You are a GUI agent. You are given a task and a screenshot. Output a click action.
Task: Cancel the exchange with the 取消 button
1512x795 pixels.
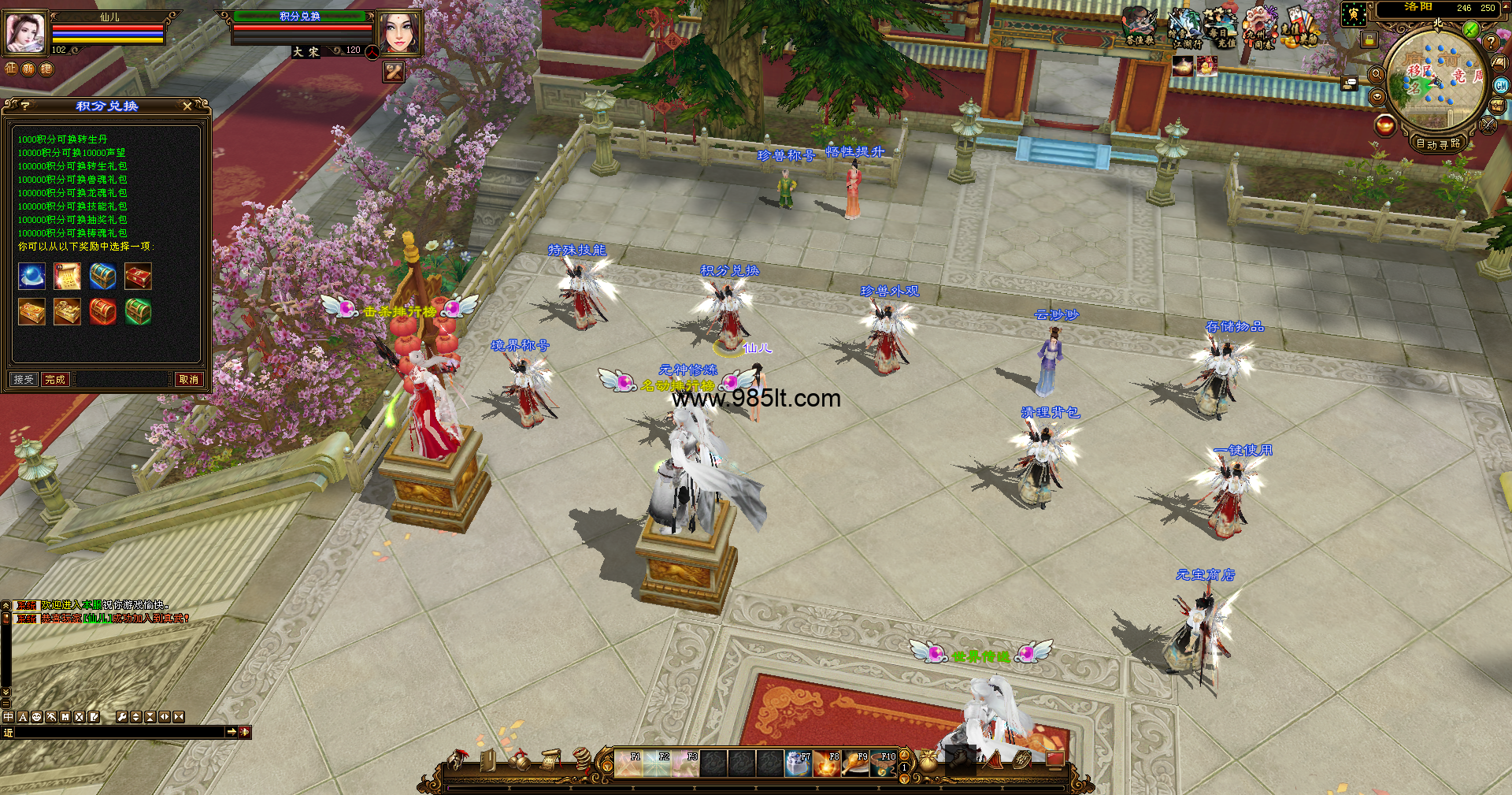tap(189, 380)
